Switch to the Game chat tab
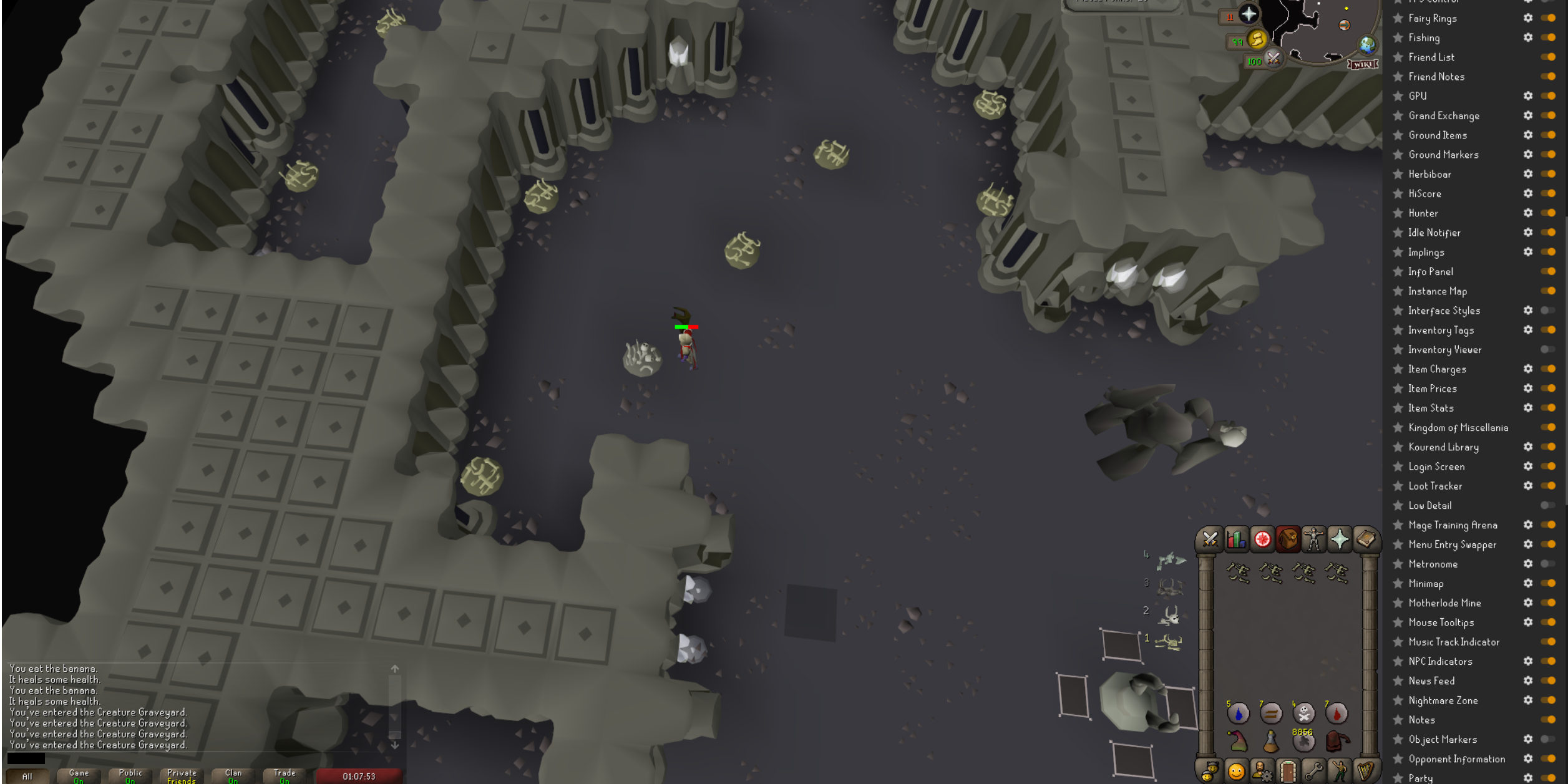1568x784 pixels. 79,773
